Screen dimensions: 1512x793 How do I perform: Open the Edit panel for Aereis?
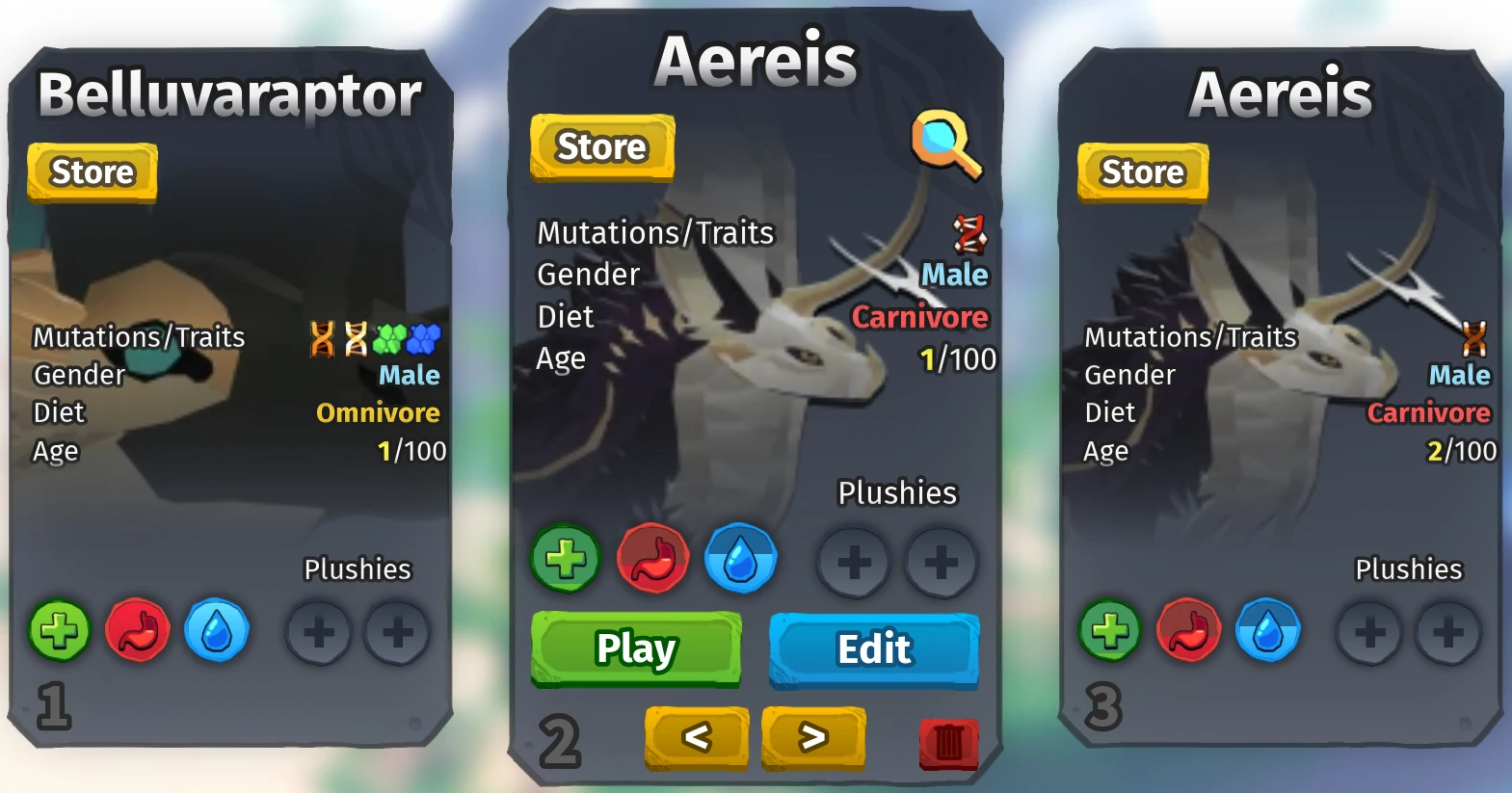coord(873,649)
